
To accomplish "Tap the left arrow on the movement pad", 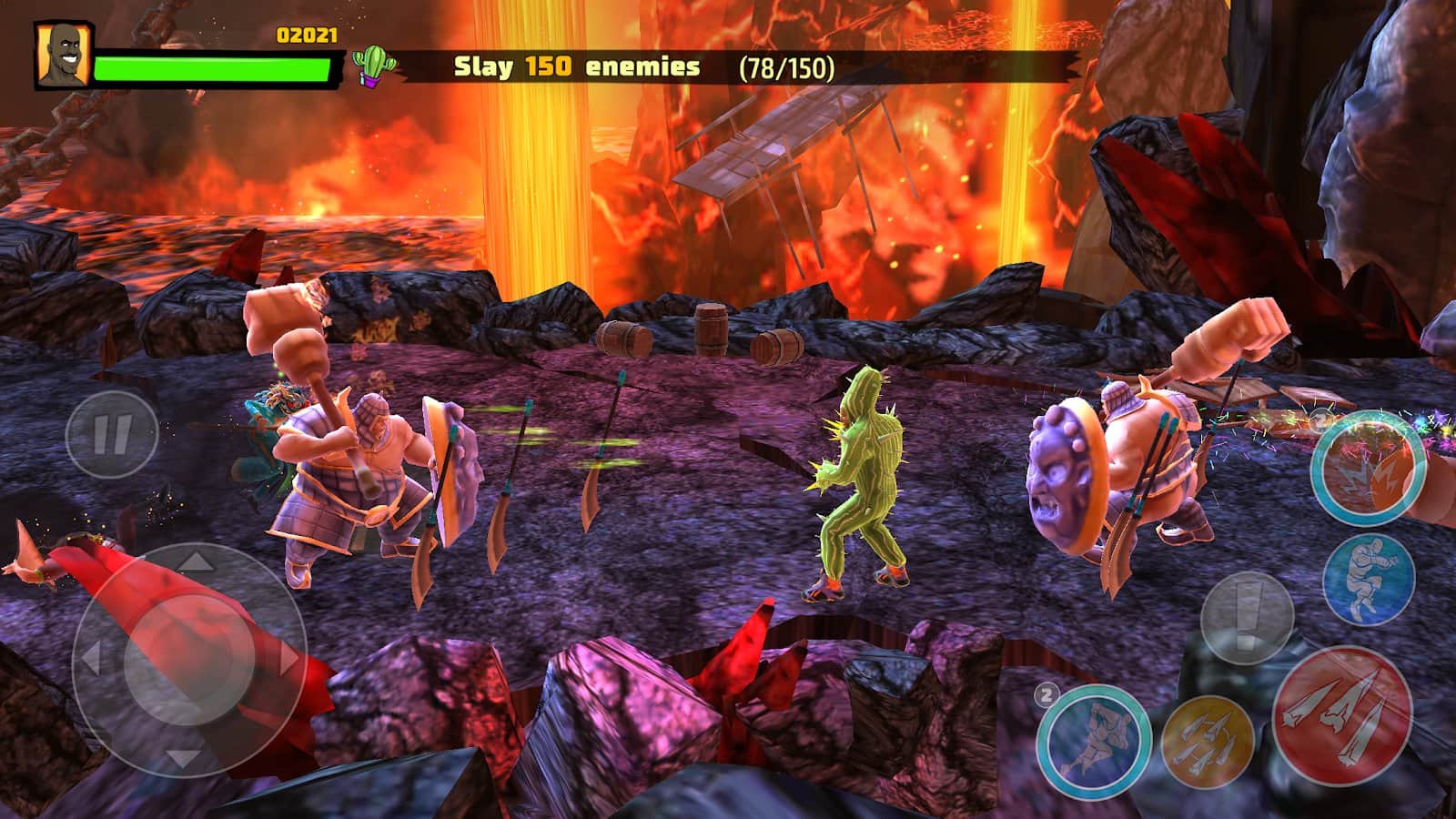I will (89, 658).
